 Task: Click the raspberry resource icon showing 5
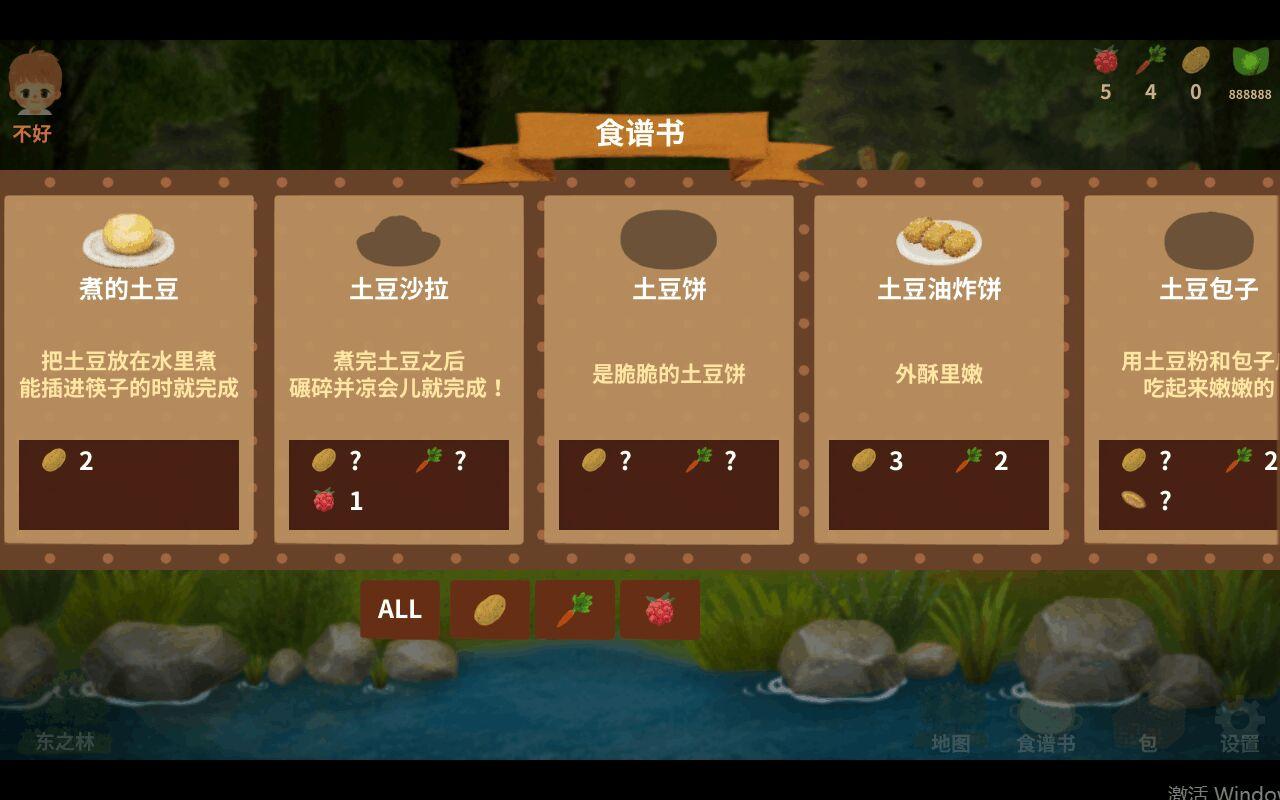pyautogui.click(x=1104, y=62)
